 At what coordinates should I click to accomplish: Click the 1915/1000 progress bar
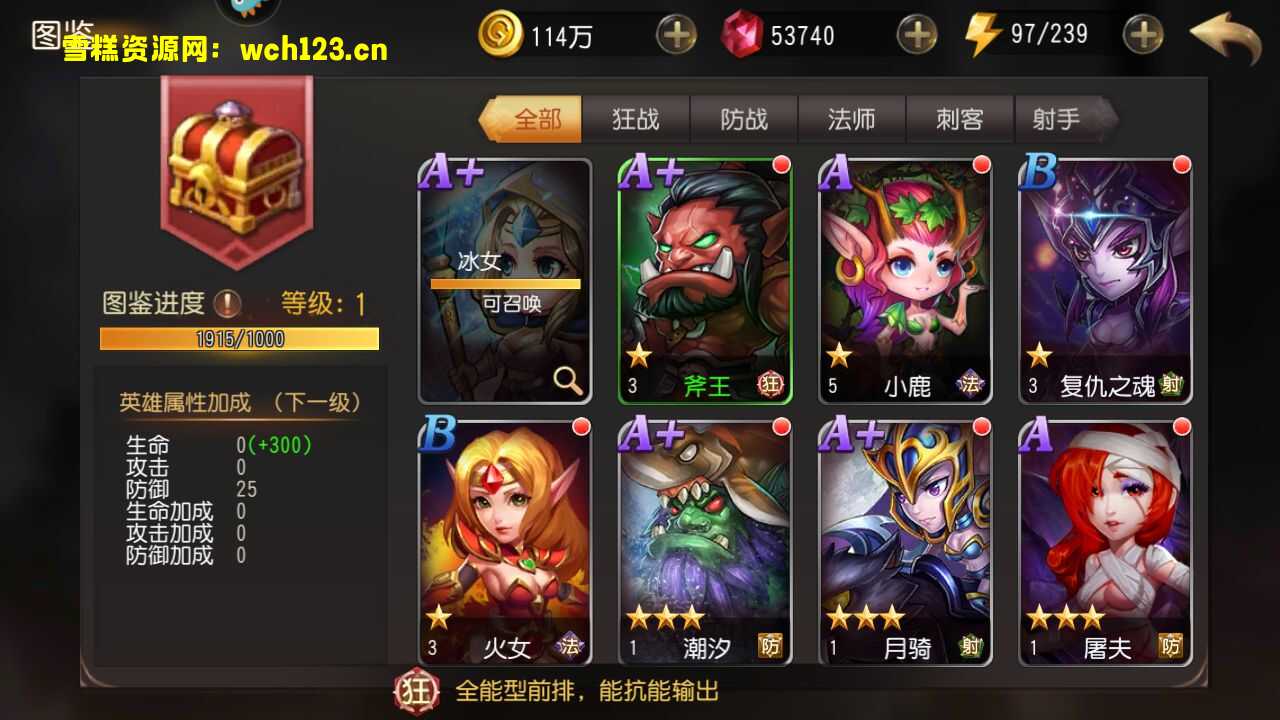pos(239,339)
